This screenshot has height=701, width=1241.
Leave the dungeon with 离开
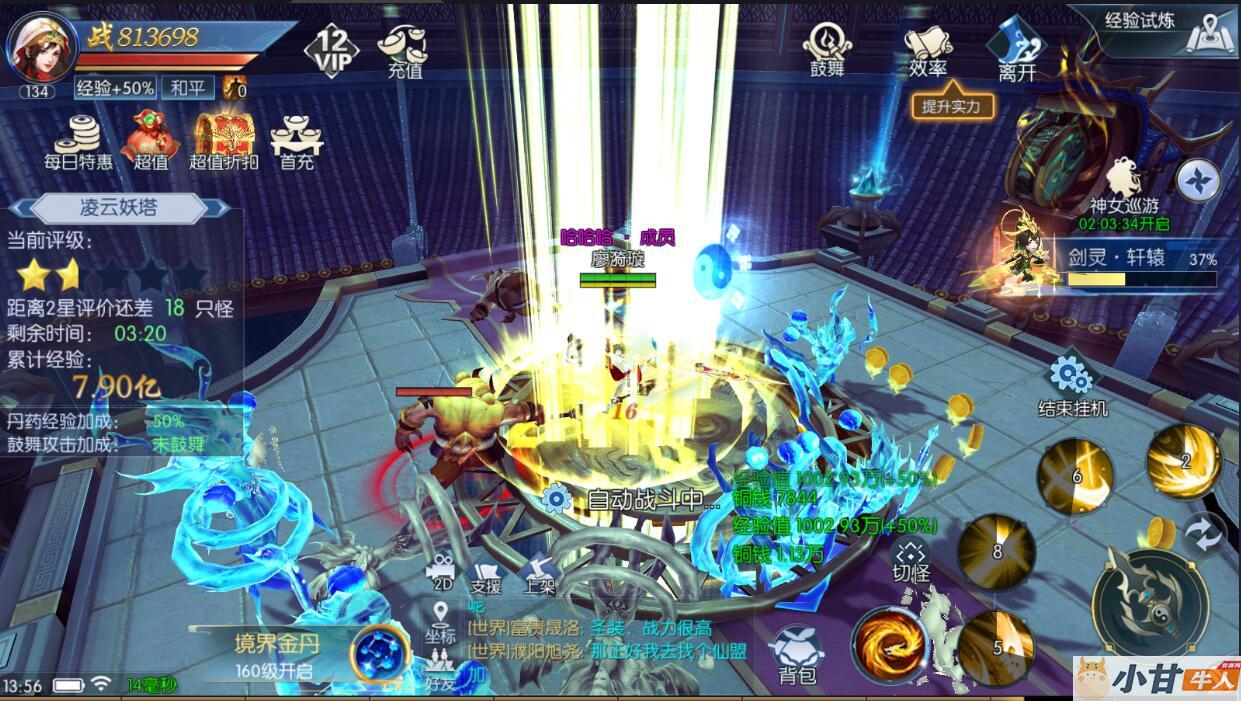click(1016, 50)
